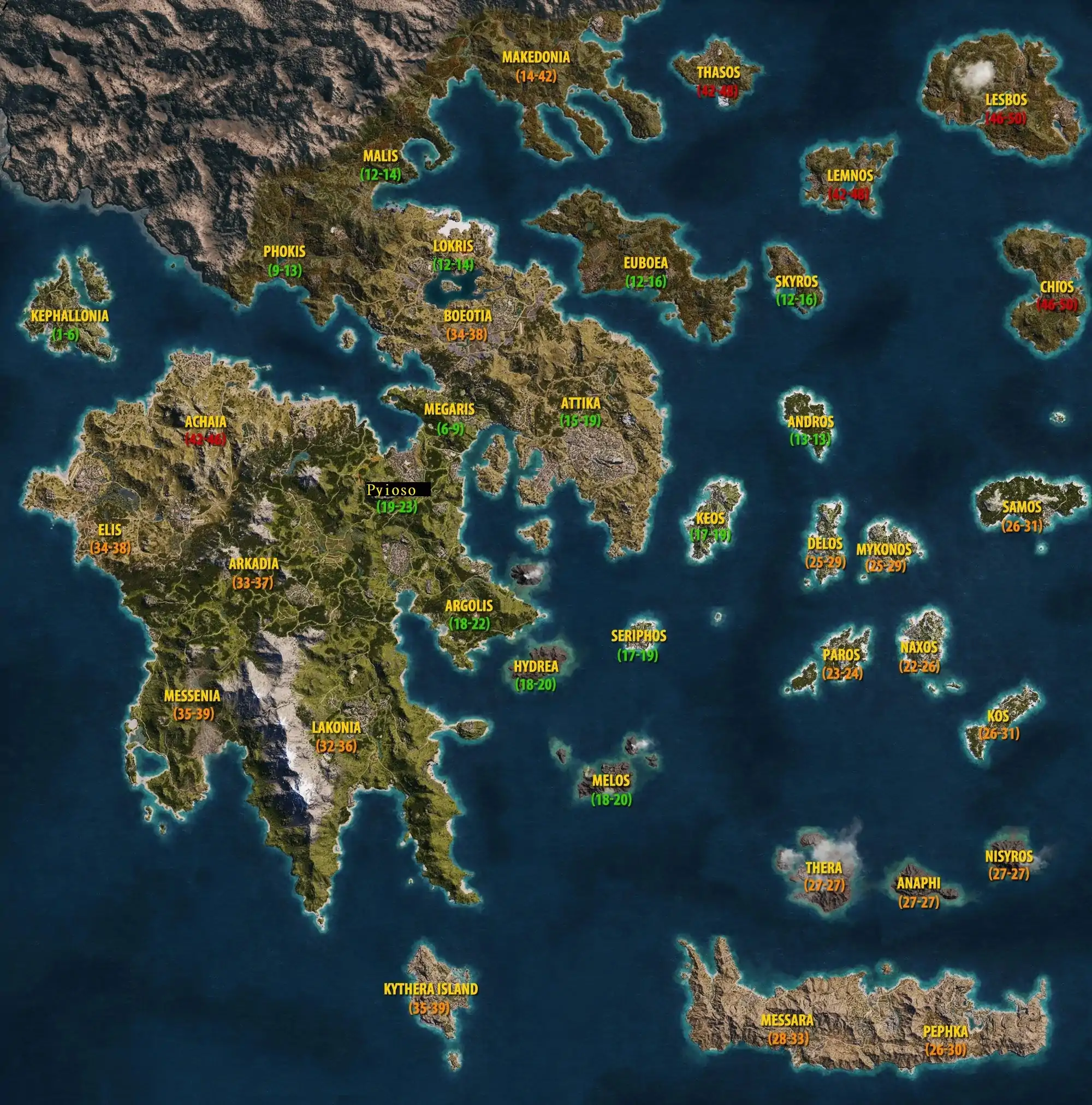Select the Pephka label on the map

point(945,1031)
